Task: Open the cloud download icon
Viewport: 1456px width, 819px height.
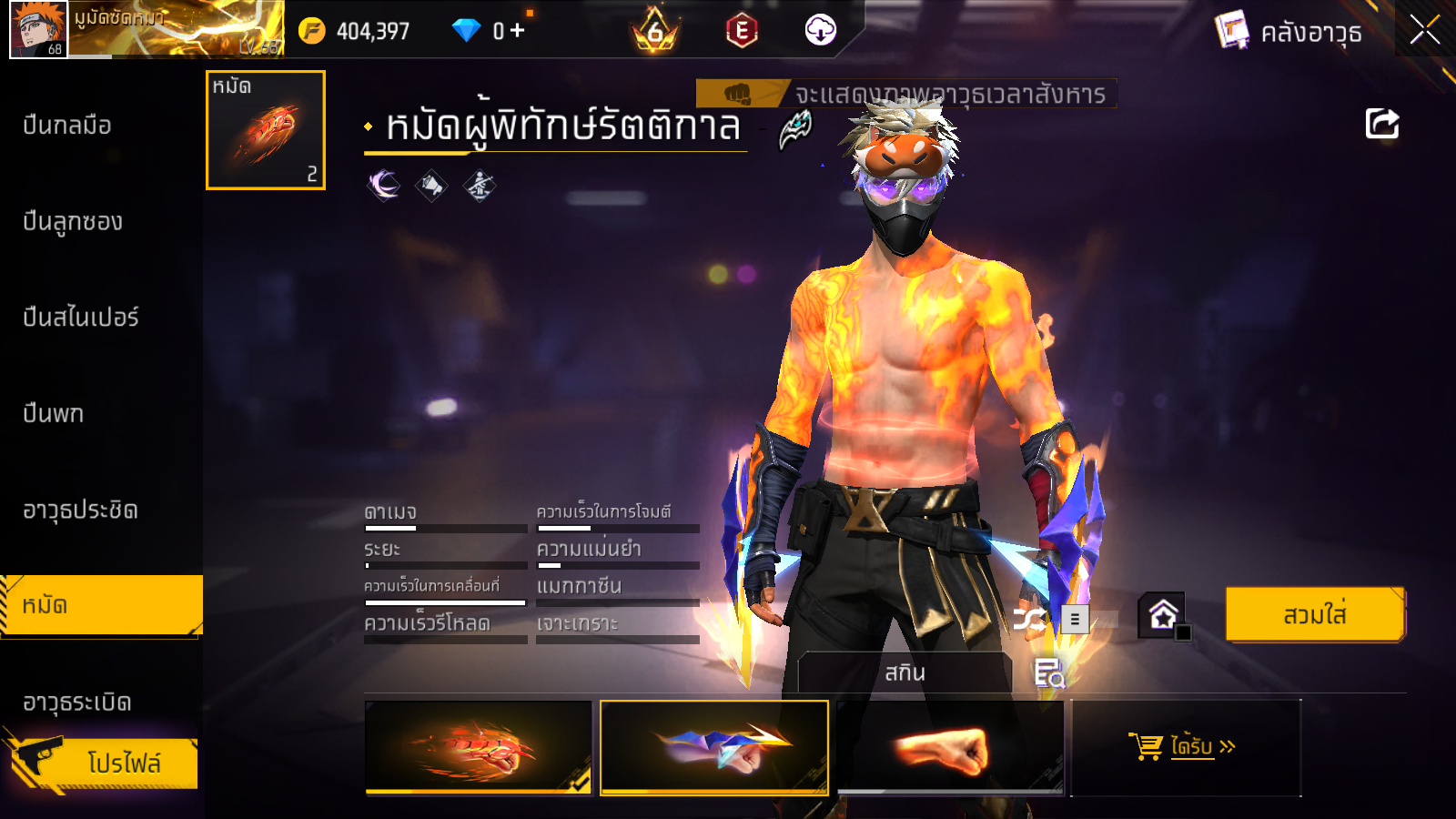Action: click(x=820, y=31)
